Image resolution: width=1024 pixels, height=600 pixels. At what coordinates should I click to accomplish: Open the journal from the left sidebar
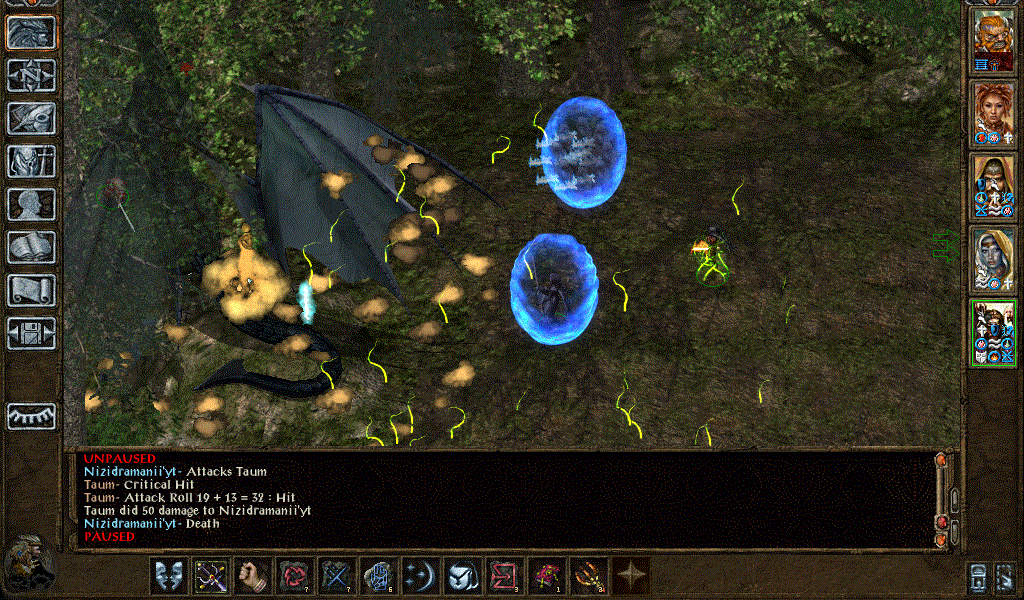(x=31, y=118)
